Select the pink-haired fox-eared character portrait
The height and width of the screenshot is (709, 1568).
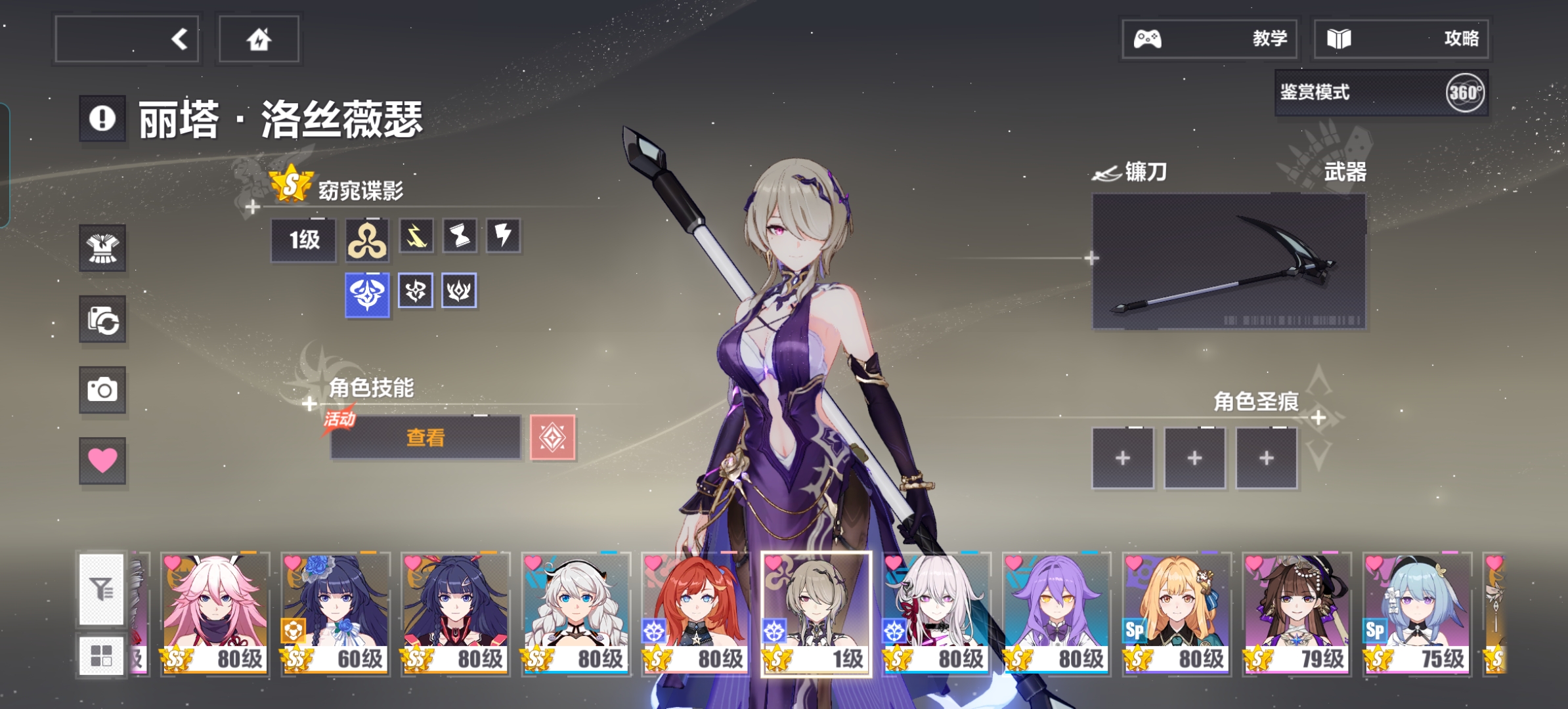pyautogui.click(x=215, y=612)
